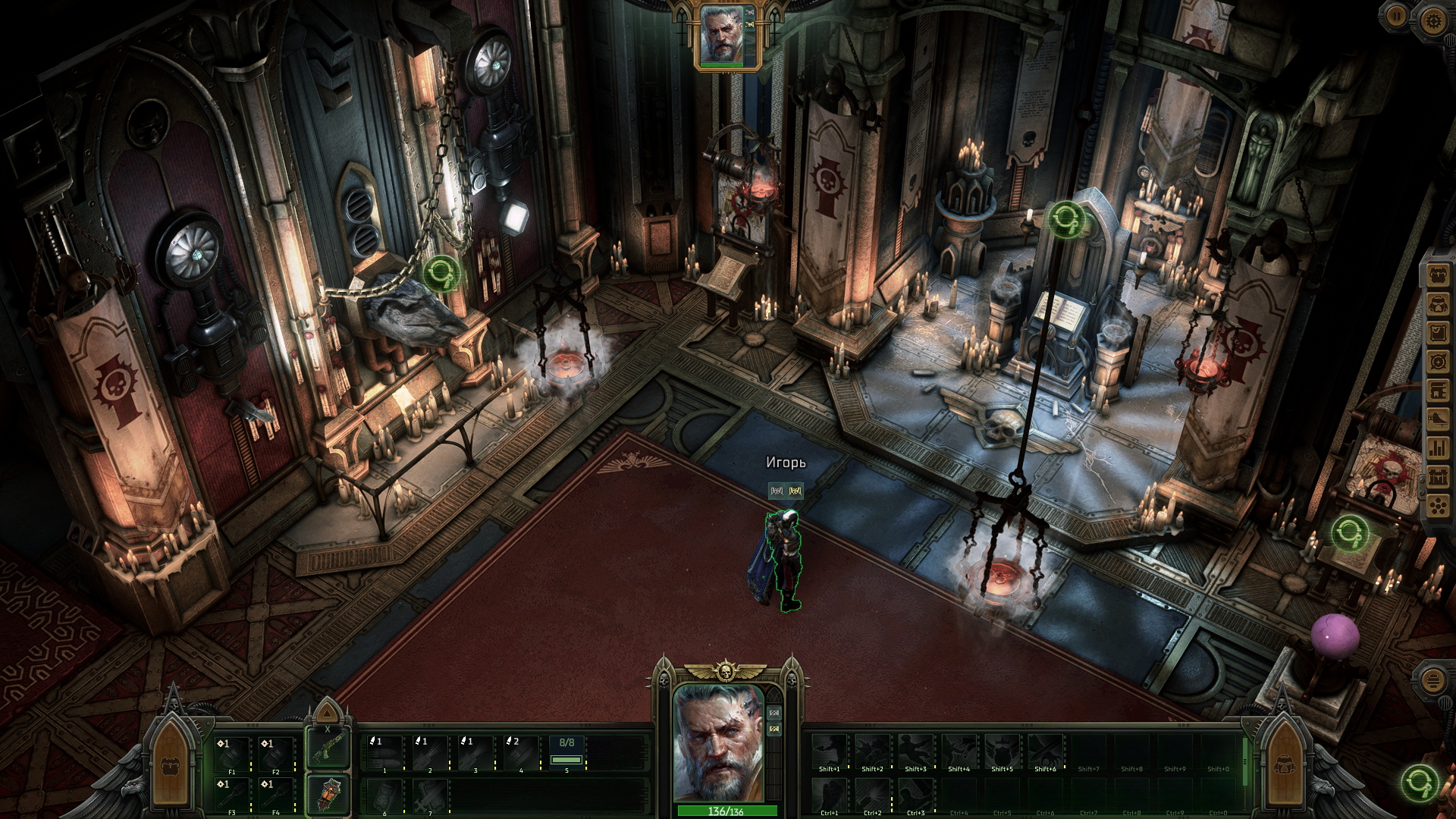Select the rifle weapon set slot
Image resolution: width=1456 pixels, height=819 pixels.
coord(327,748)
